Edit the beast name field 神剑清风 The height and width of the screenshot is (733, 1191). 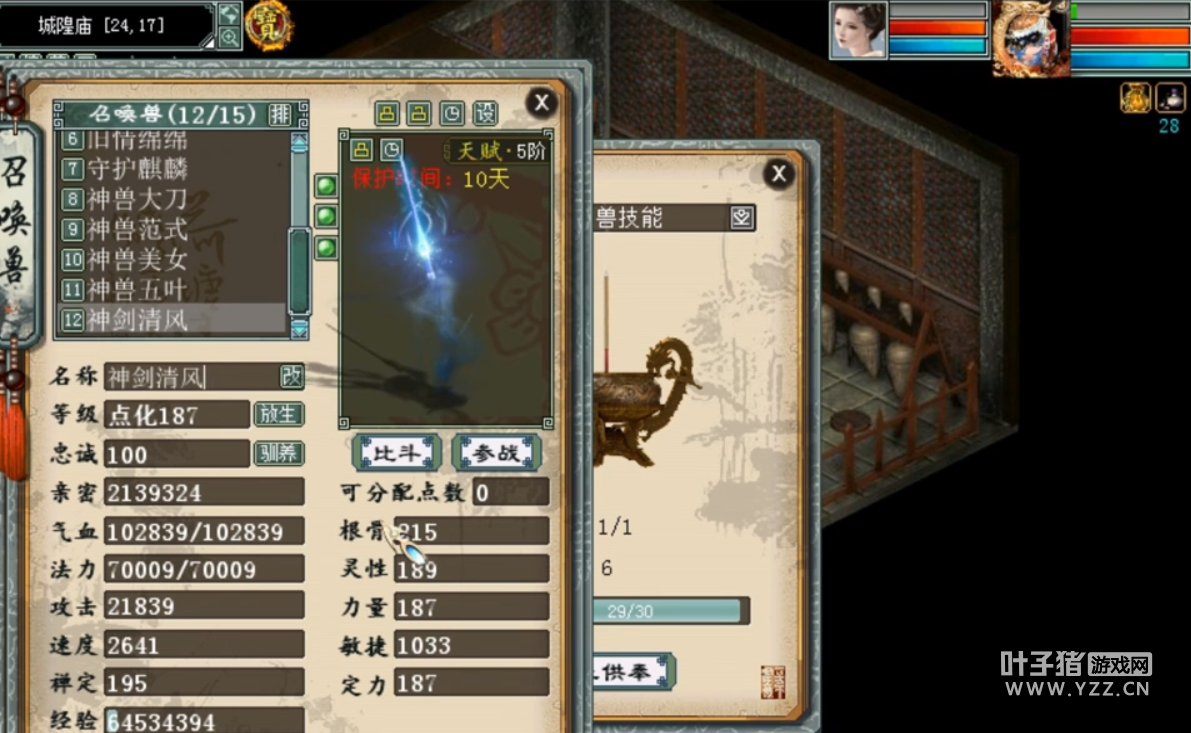coord(190,377)
